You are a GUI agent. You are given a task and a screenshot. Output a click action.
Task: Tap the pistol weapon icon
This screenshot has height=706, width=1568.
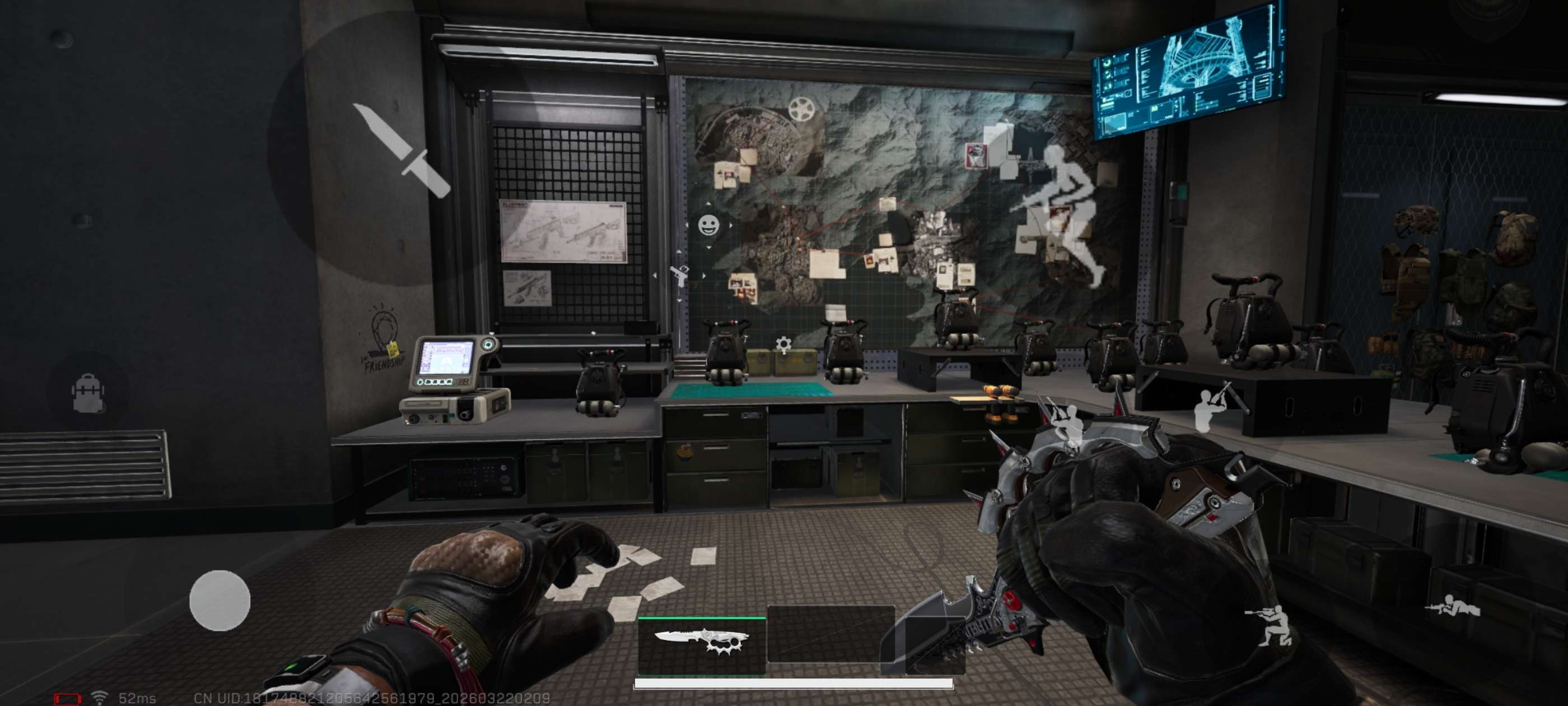(x=680, y=275)
